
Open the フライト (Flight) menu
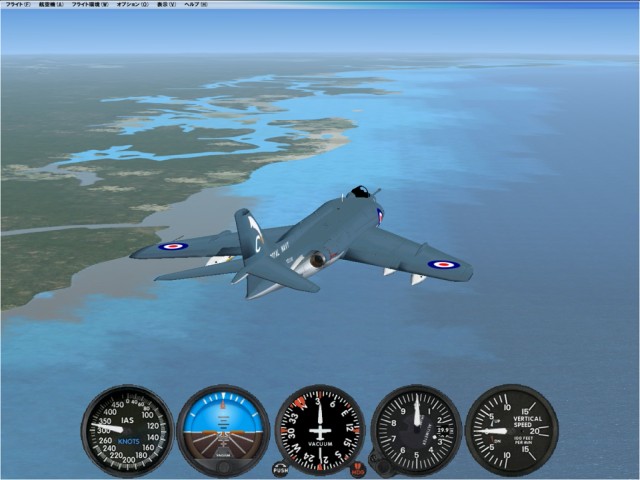(x=17, y=5)
